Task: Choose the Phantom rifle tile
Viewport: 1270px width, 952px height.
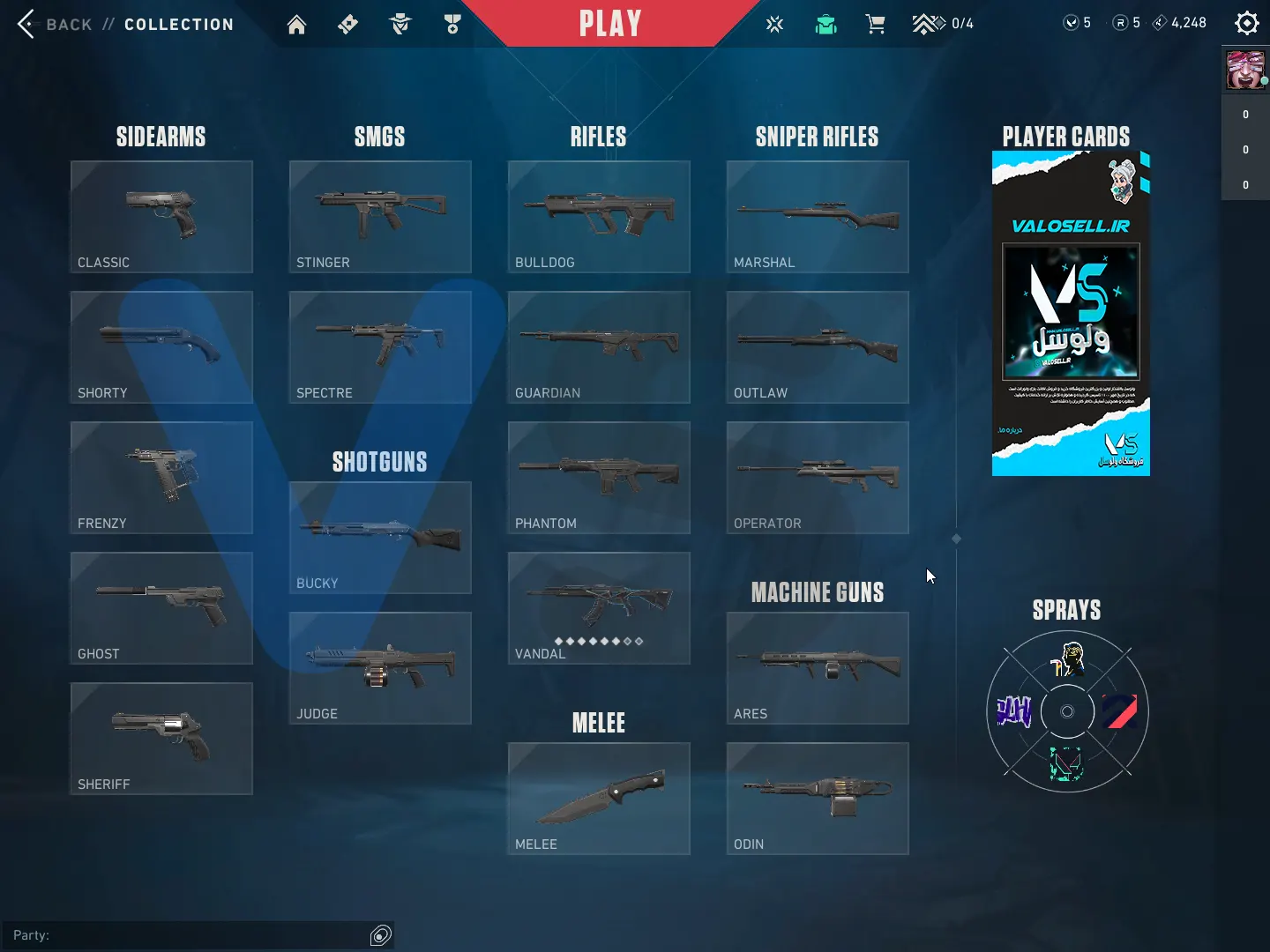Action: 599,478
